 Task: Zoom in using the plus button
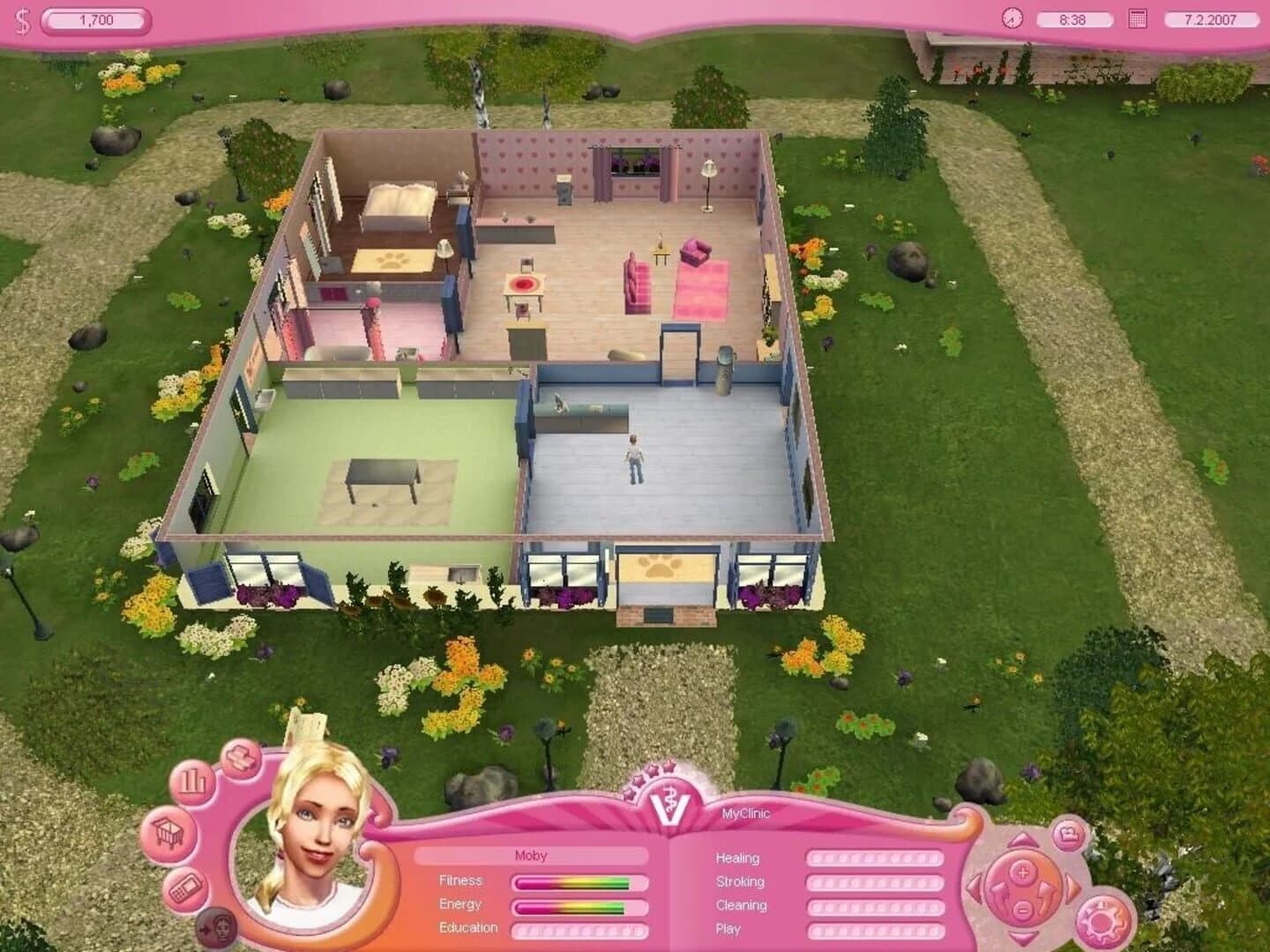[x=1021, y=873]
